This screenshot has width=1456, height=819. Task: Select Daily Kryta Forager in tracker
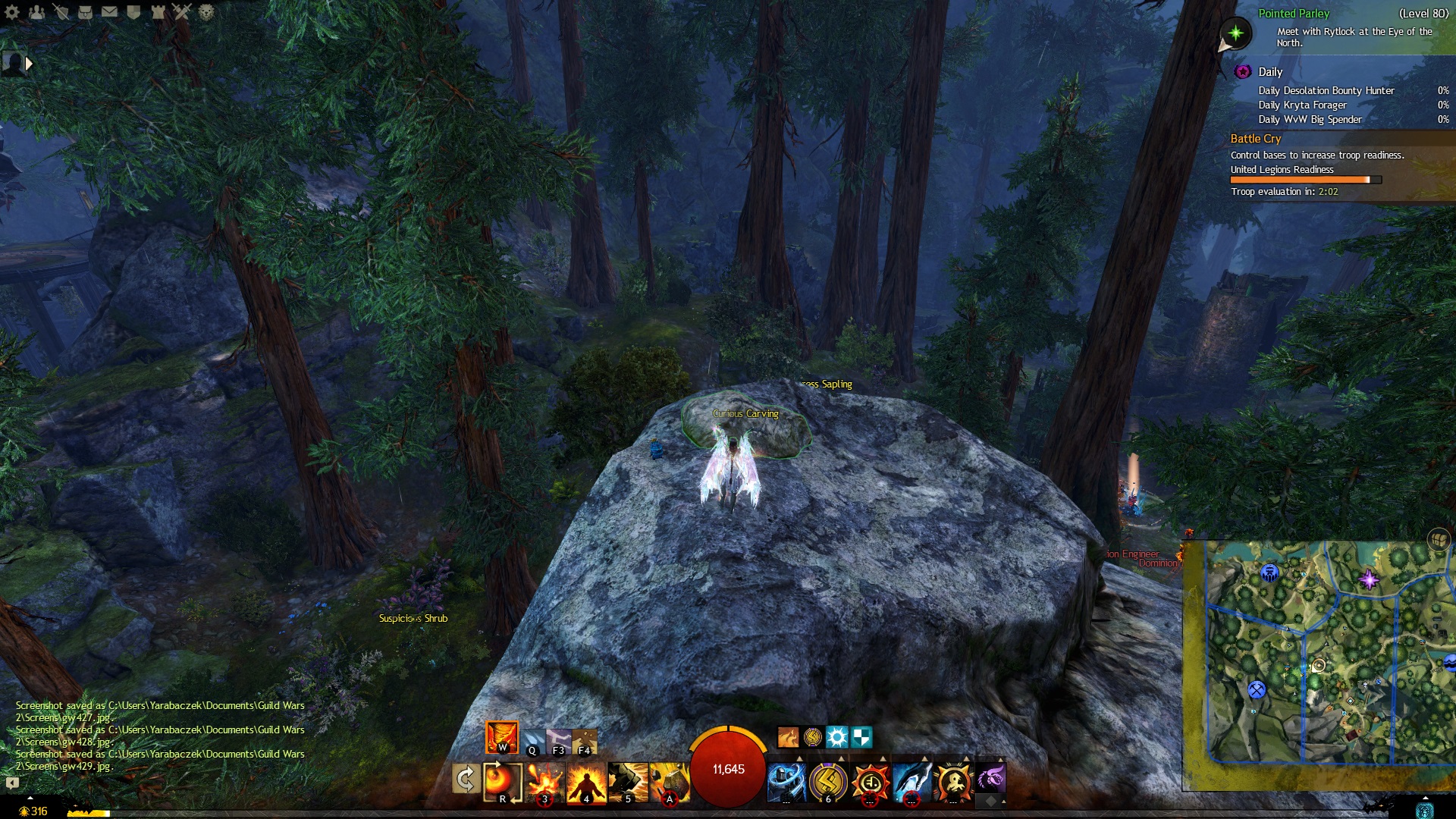(x=1302, y=105)
